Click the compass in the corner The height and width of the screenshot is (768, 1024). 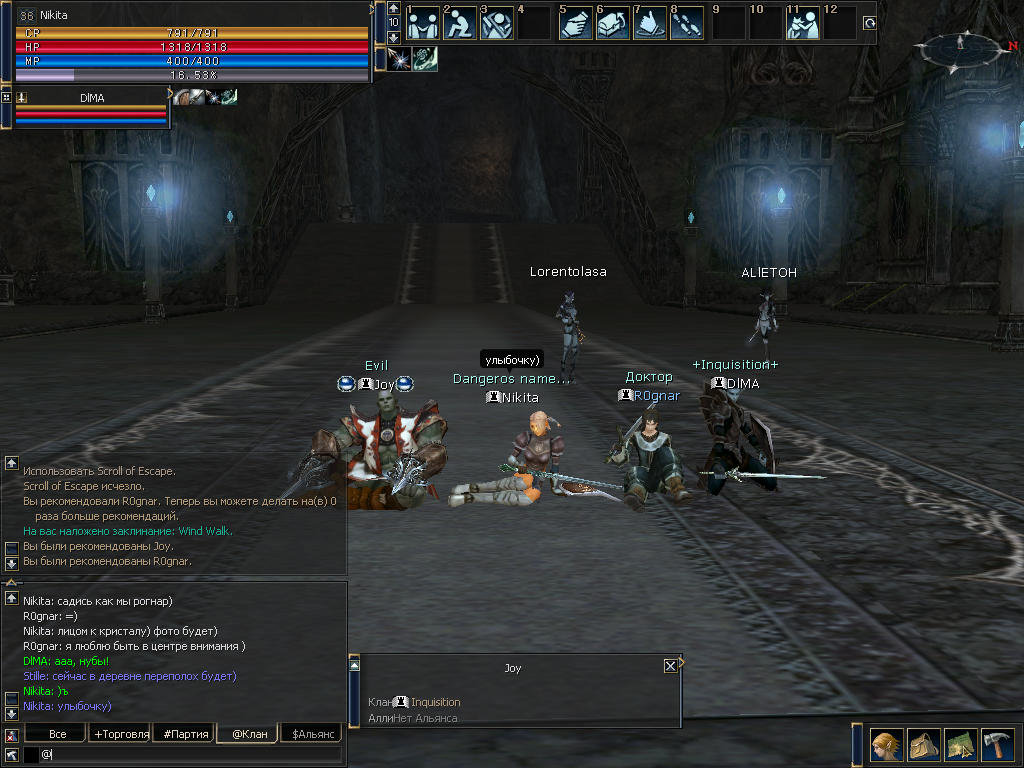pos(960,48)
